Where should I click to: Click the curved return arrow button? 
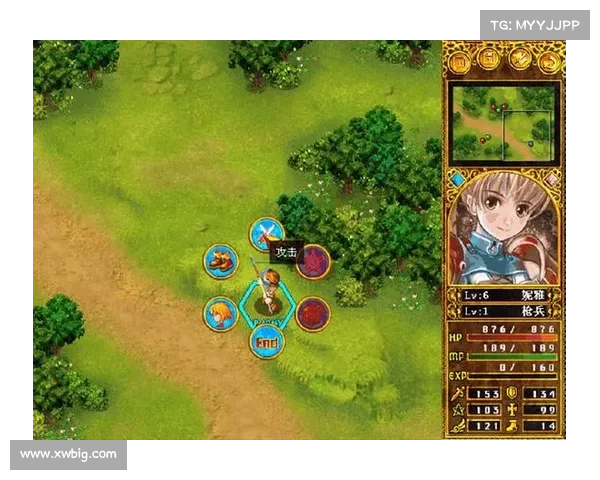[549, 61]
